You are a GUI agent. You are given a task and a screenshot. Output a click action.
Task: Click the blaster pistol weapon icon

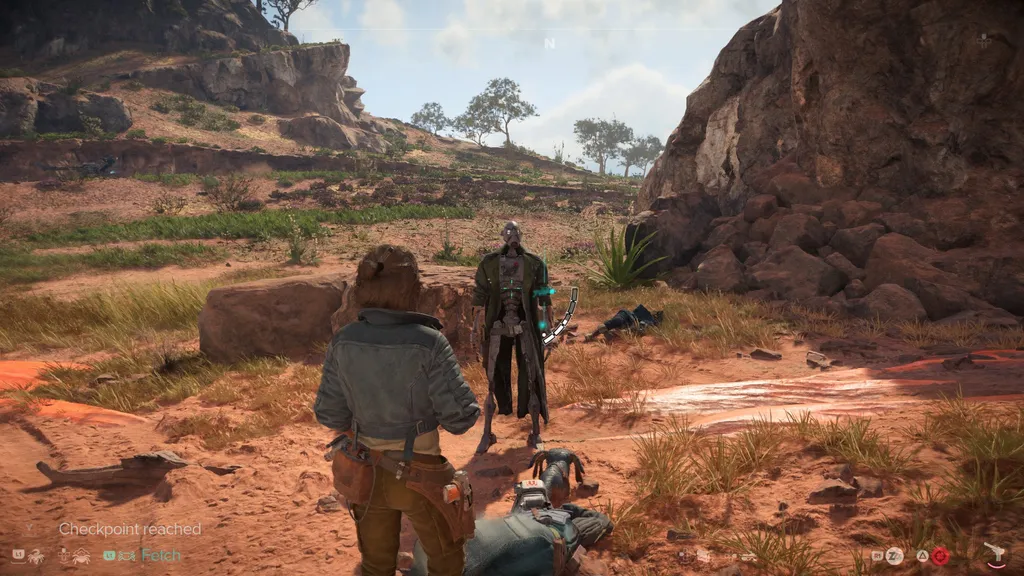pos(994,555)
